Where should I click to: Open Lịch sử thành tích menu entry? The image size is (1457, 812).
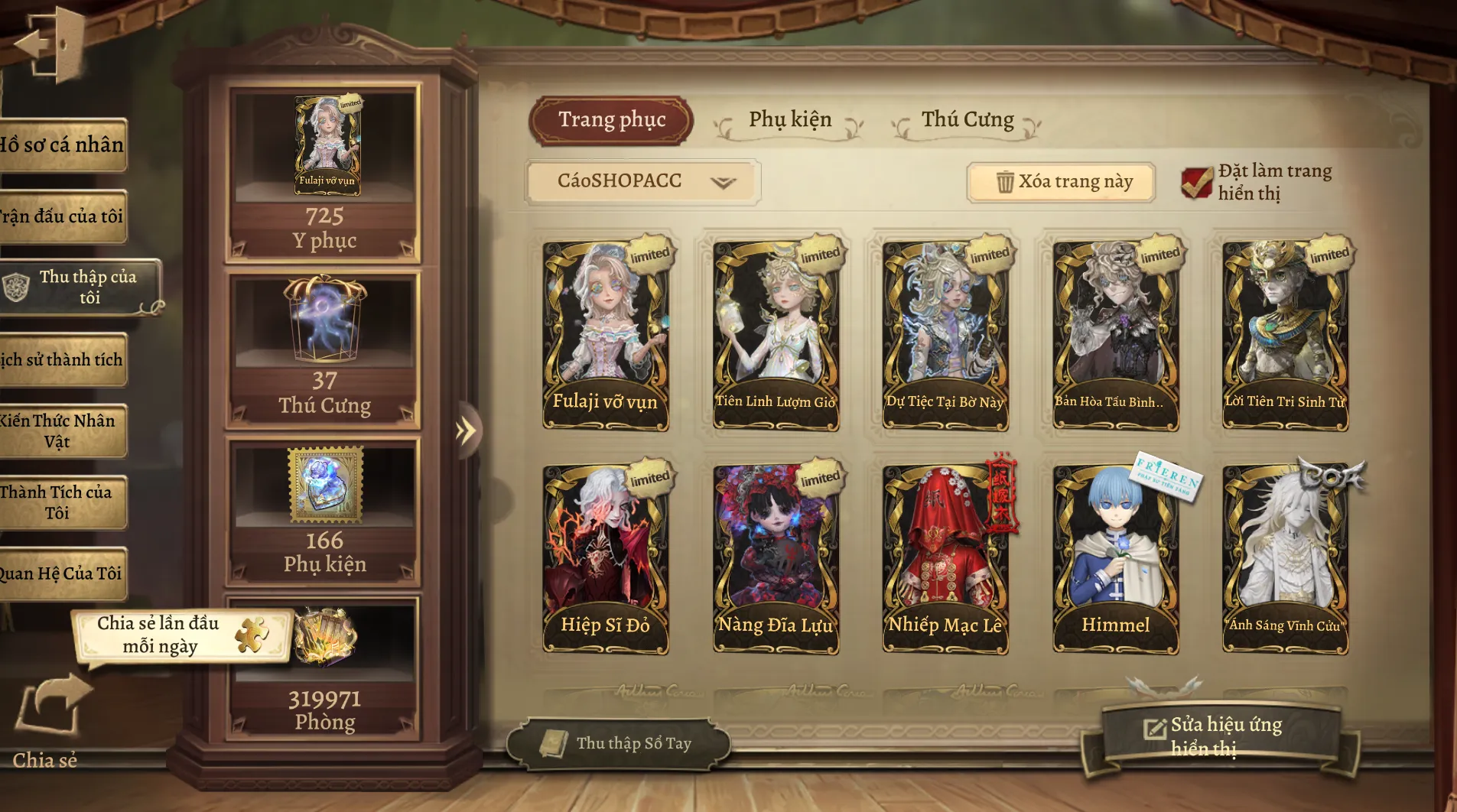63,359
